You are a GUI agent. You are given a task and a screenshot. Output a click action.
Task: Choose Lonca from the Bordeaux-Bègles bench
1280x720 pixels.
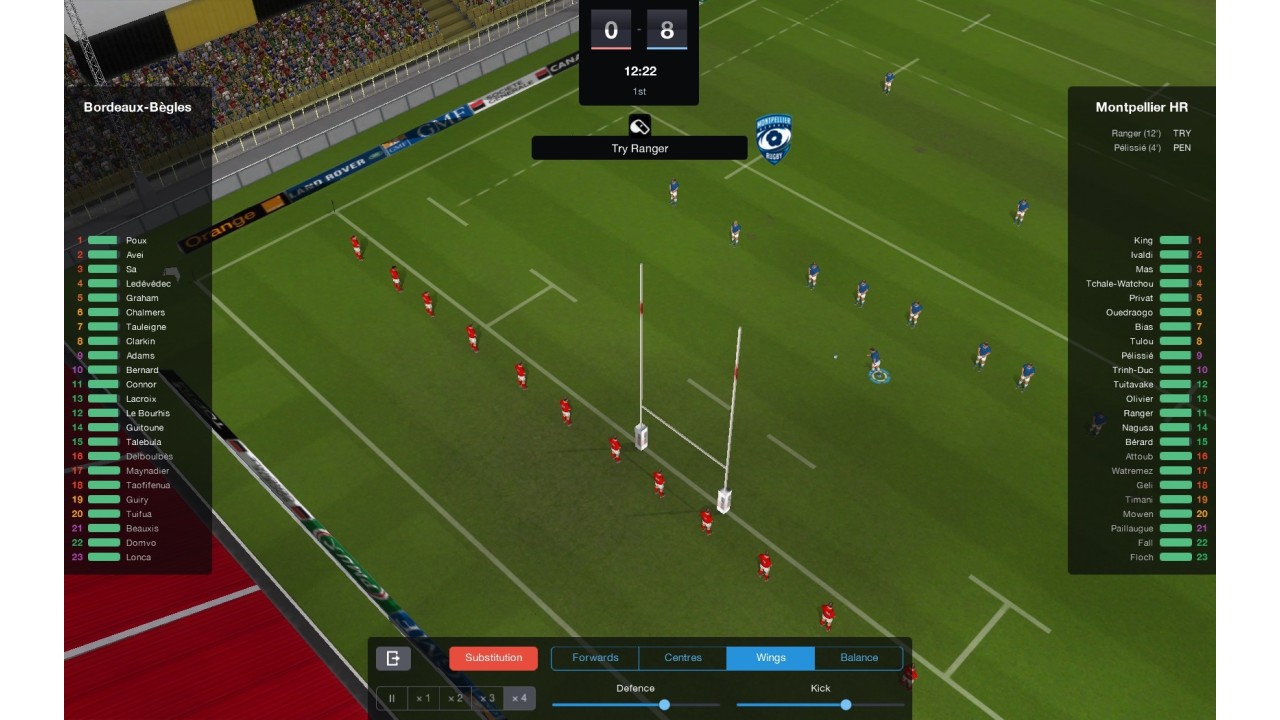[138, 557]
